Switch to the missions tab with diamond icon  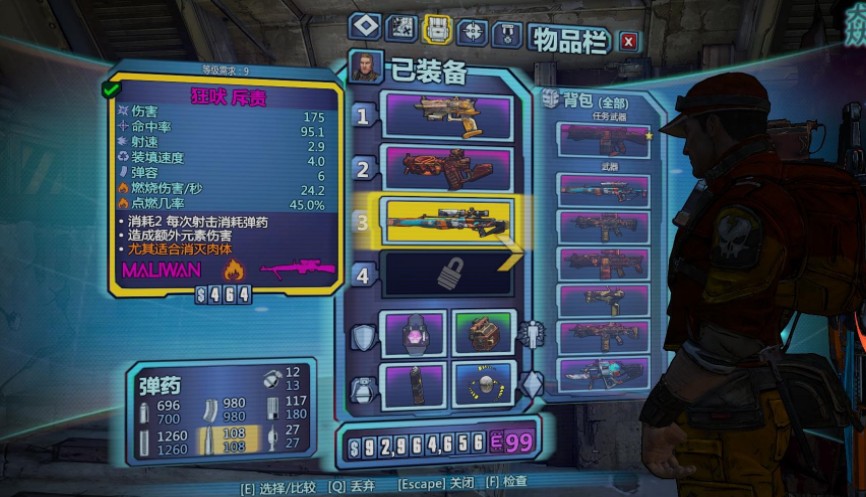[x=364, y=29]
